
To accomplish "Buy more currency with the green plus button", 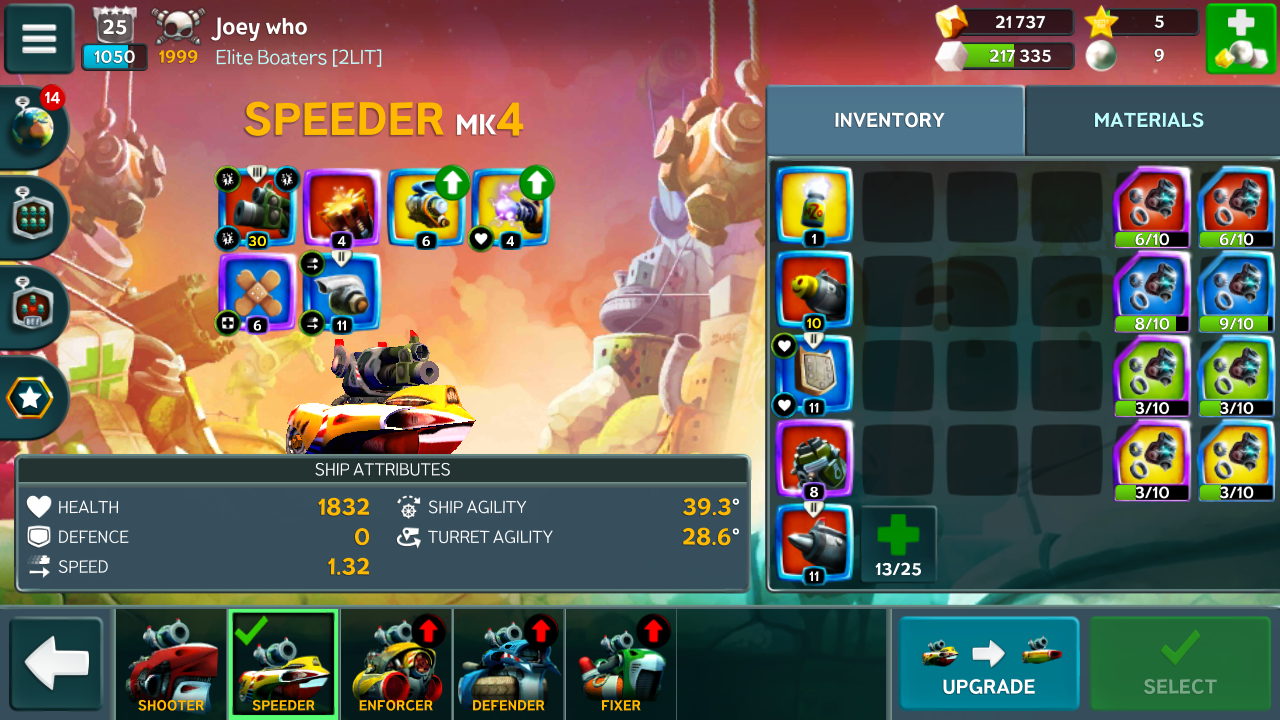I will coord(1240,39).
